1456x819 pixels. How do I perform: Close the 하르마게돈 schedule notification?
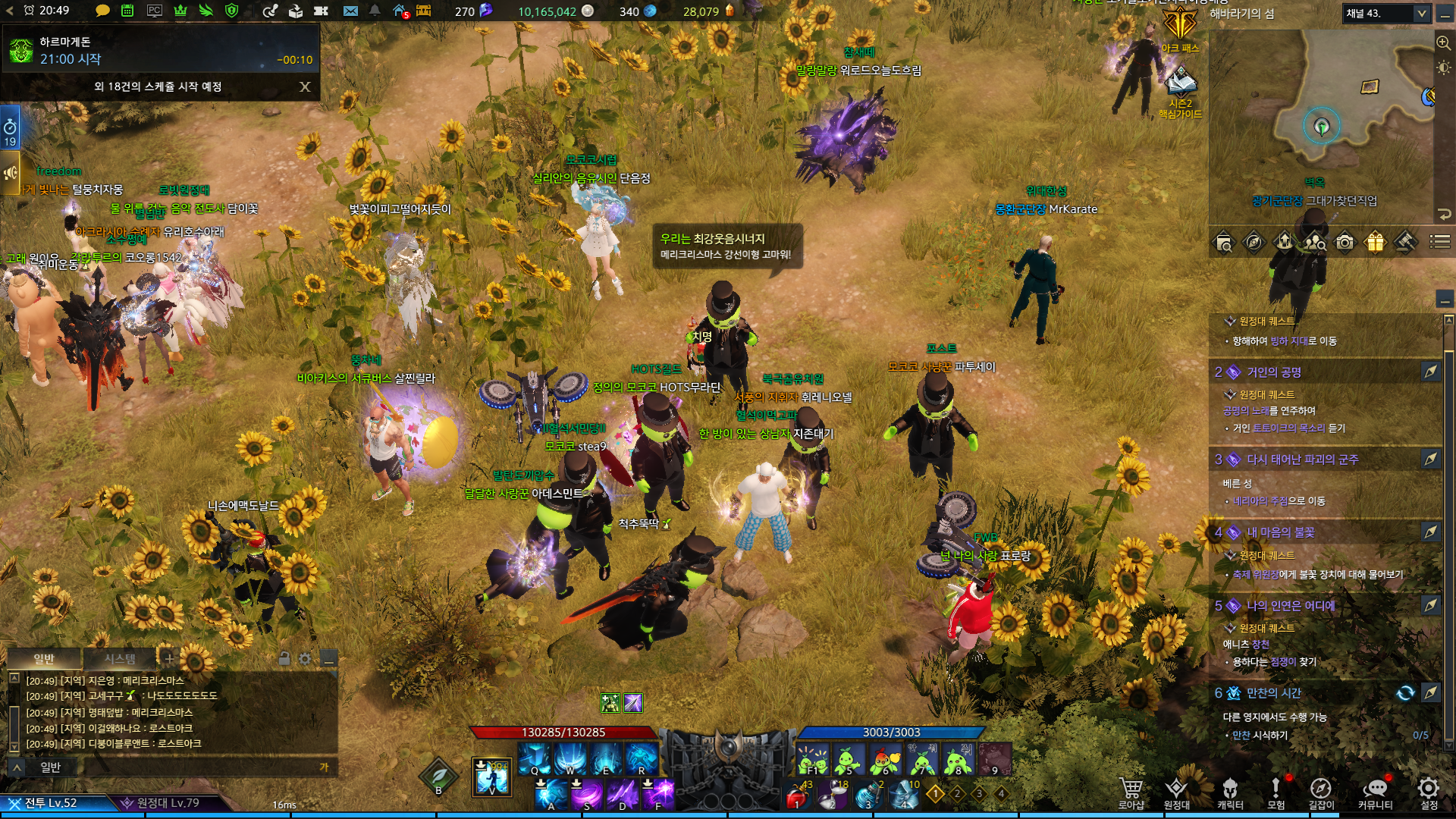coord(305,86)
